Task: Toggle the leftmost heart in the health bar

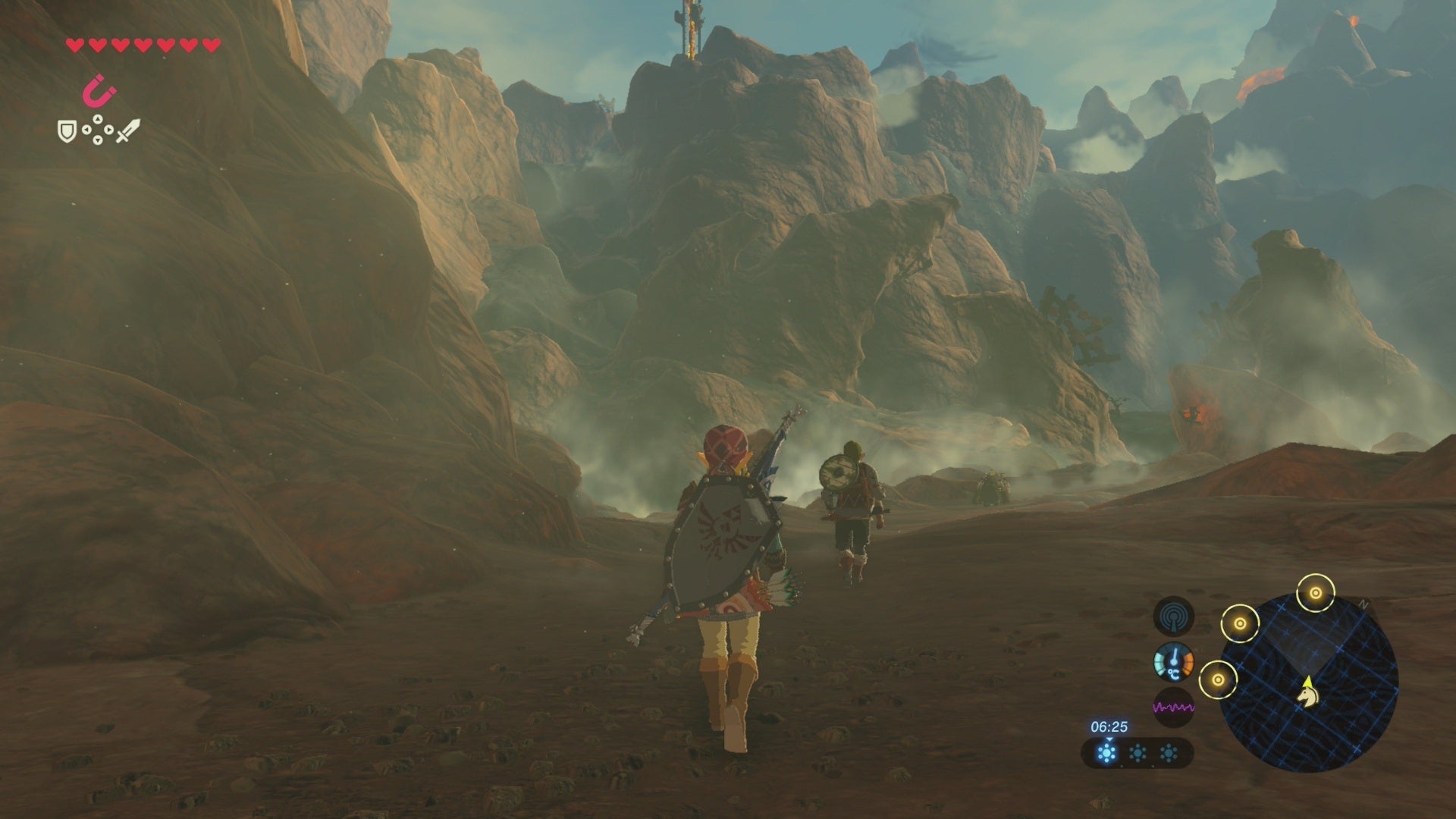Action: point(74,46)
